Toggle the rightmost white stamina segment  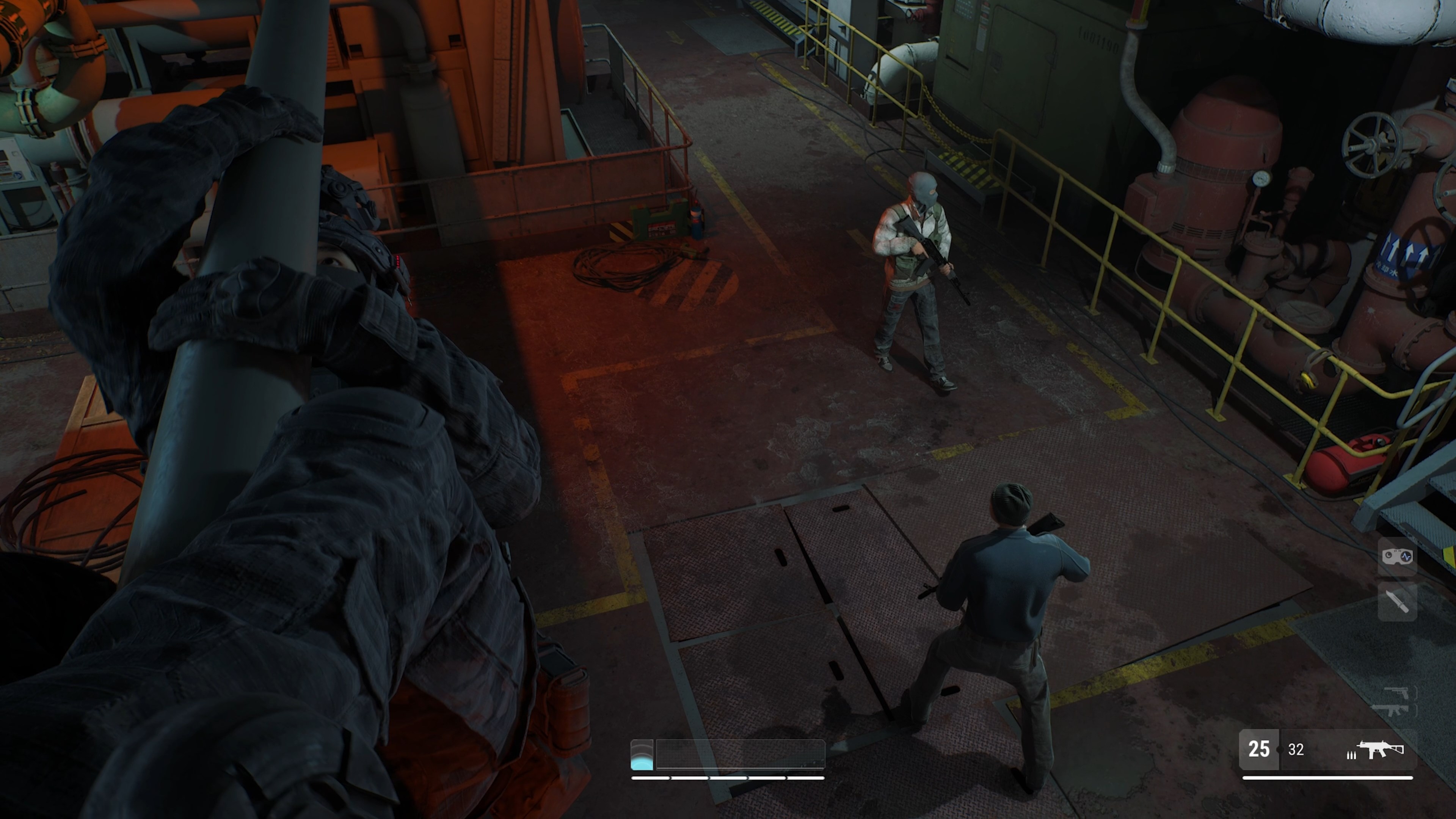click(x=811, y=779)
